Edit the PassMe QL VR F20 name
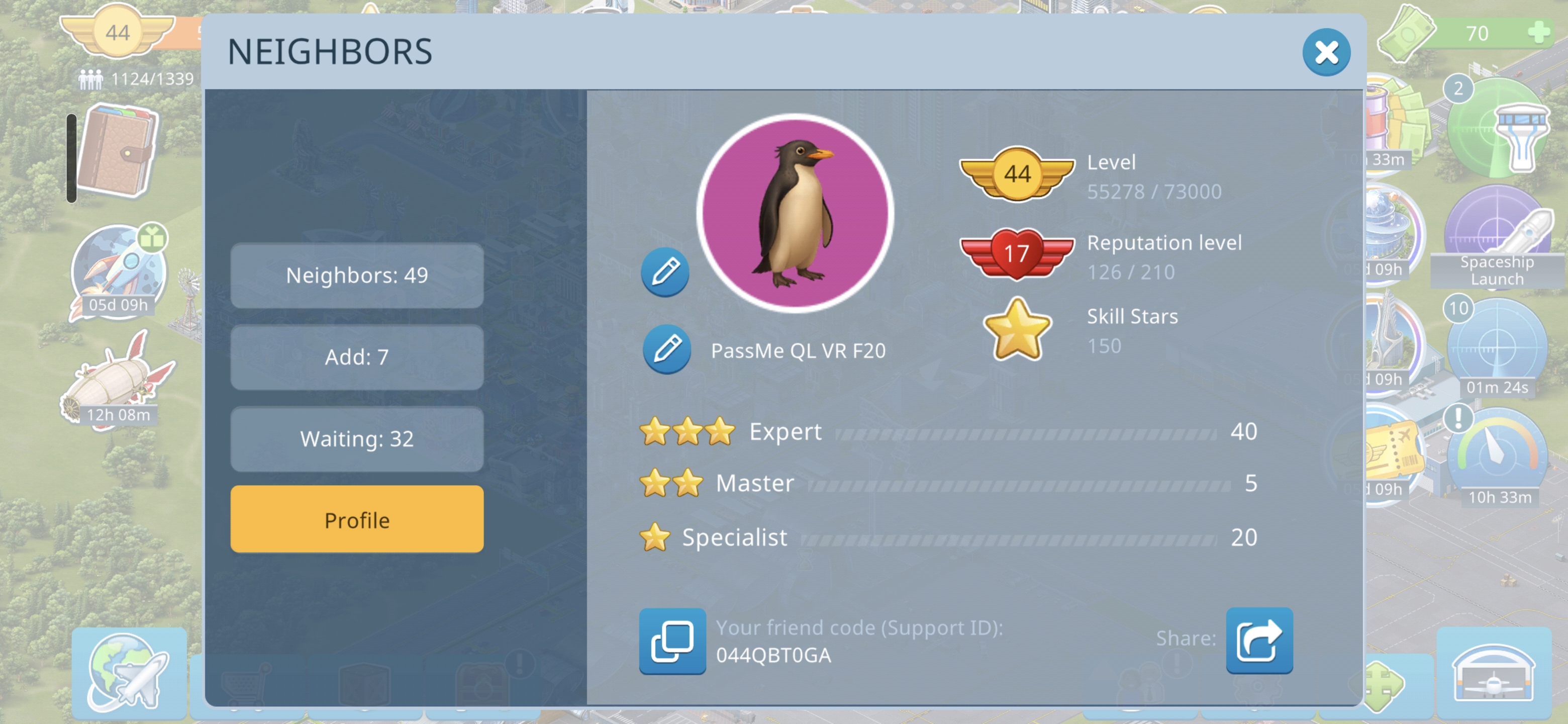 666,349
